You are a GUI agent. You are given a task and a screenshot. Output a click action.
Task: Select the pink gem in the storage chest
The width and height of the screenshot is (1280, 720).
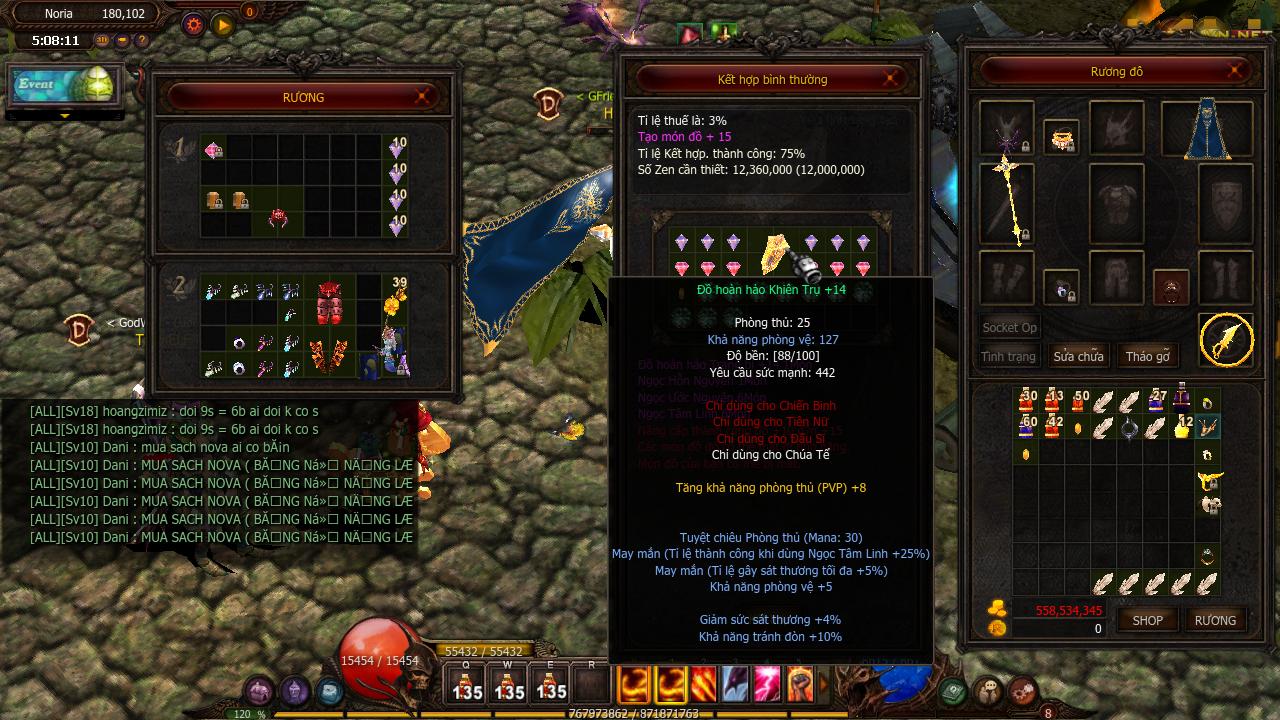pyautogui.click(x=213, y=150)
